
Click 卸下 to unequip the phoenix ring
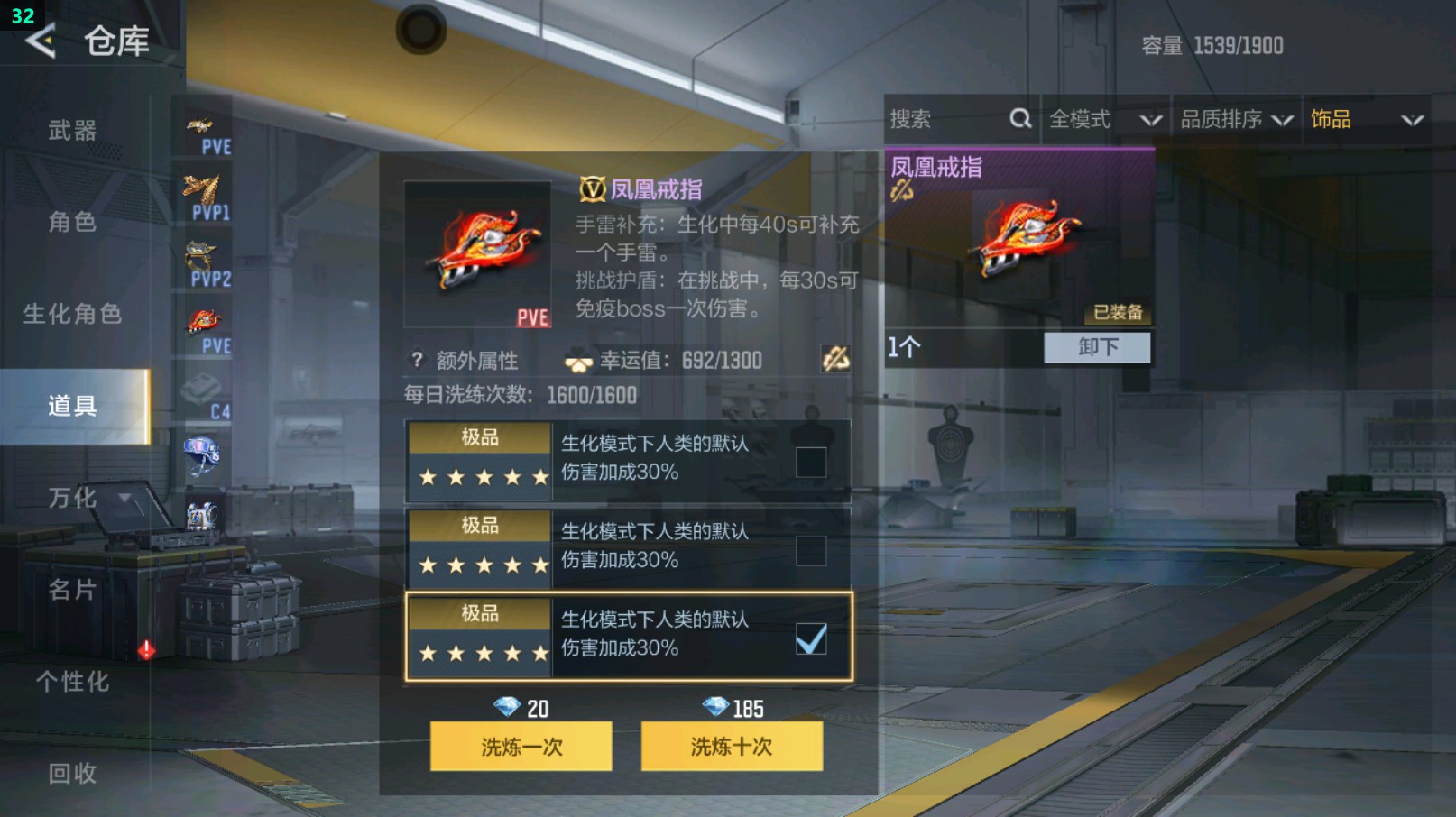point(1097,346)
